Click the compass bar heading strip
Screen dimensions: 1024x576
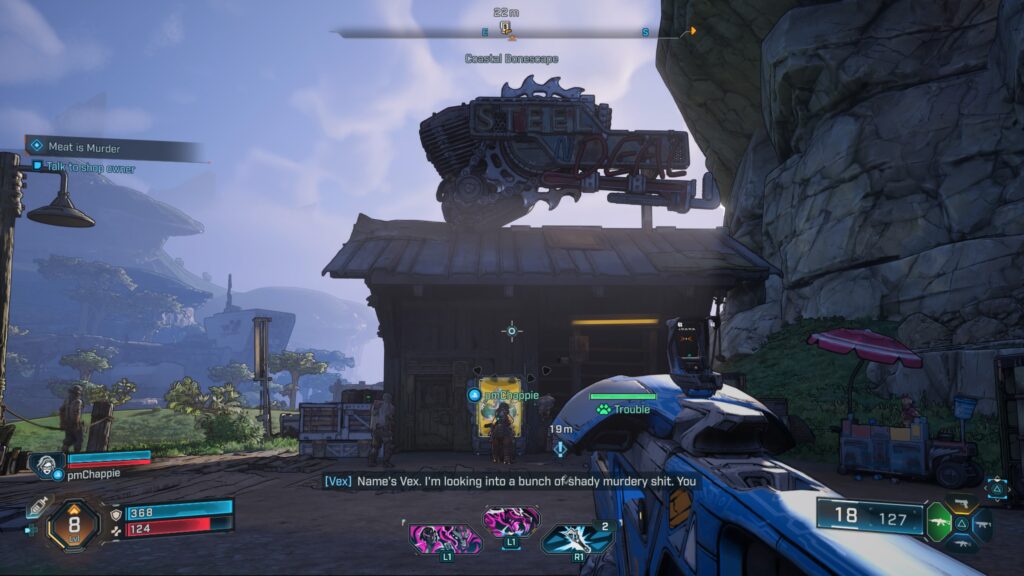pos(512,32)
